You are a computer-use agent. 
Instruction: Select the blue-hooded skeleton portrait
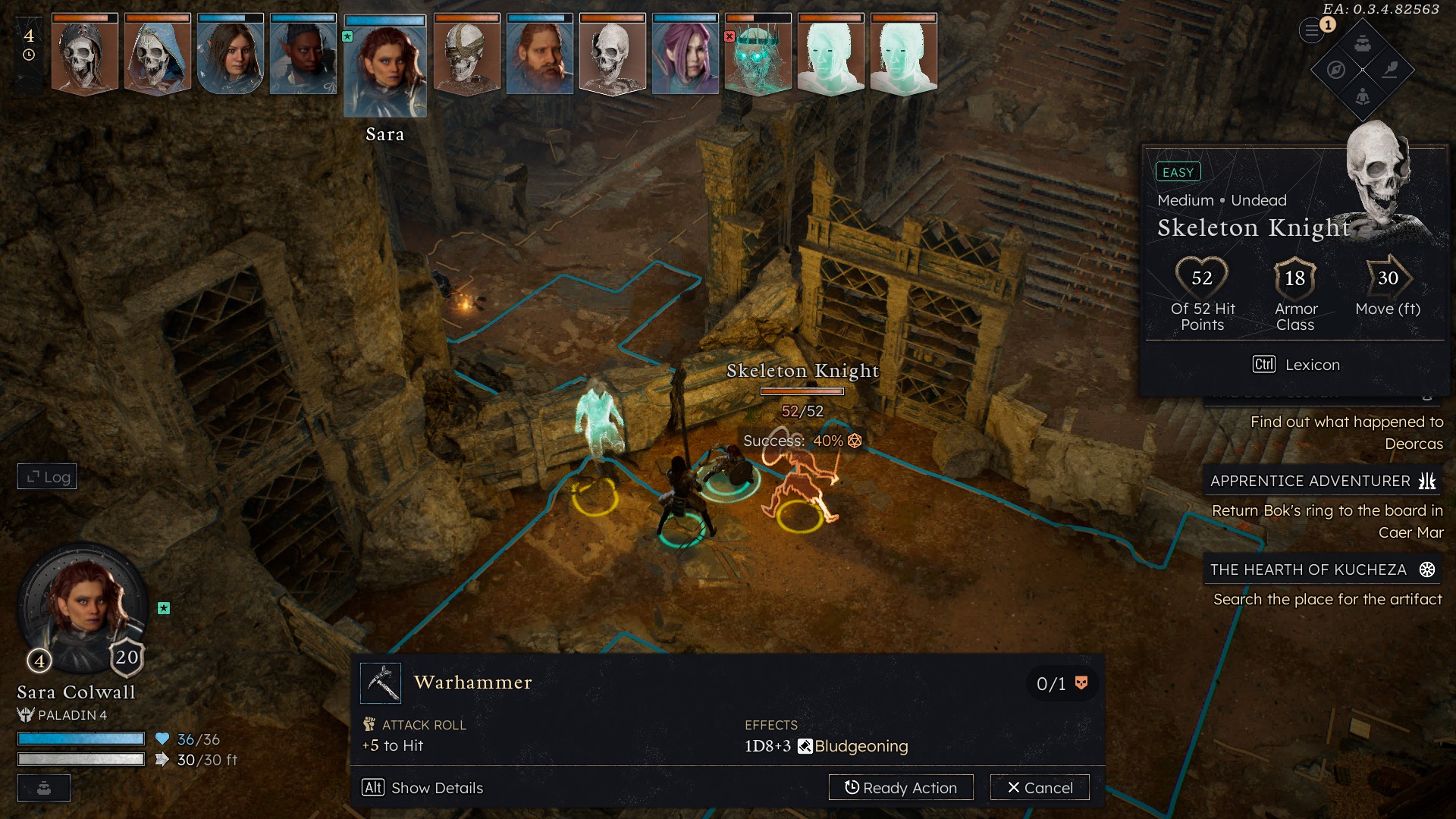point(157,56)
